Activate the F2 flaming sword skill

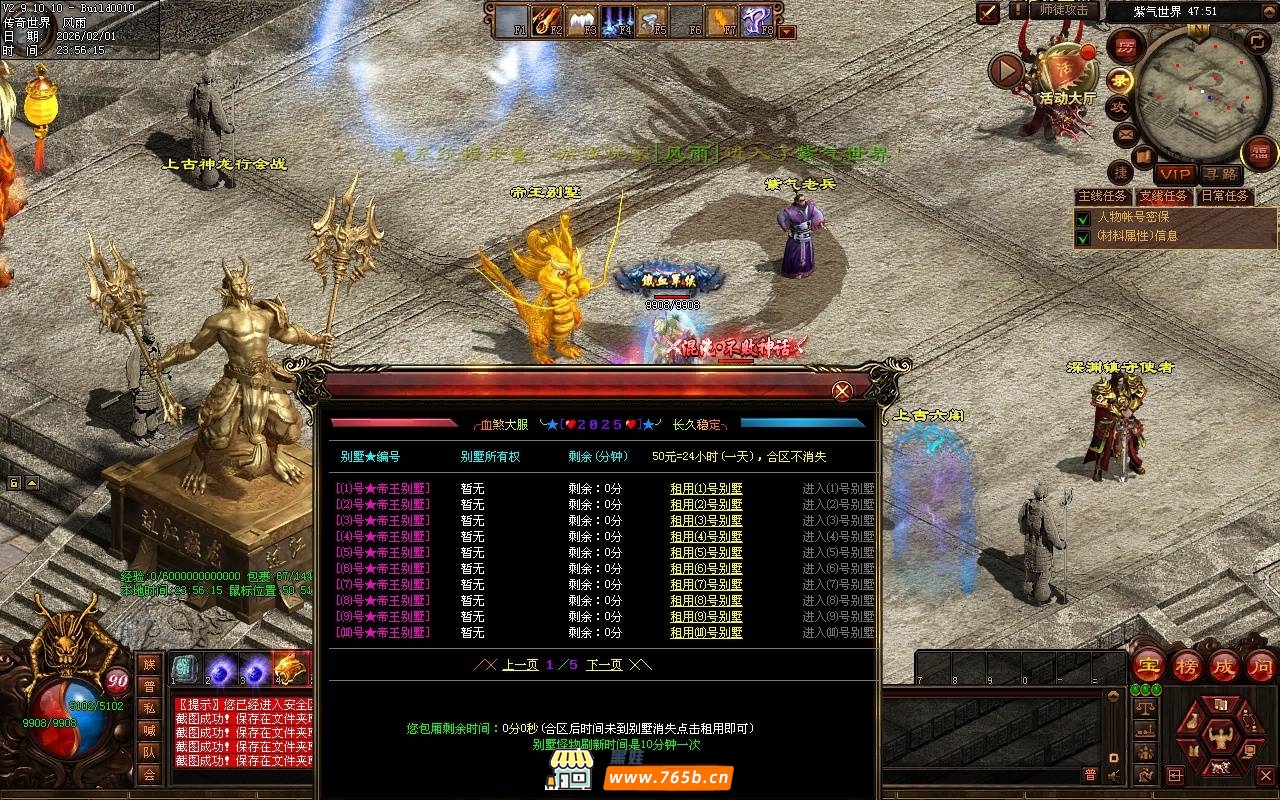(548, 19)
